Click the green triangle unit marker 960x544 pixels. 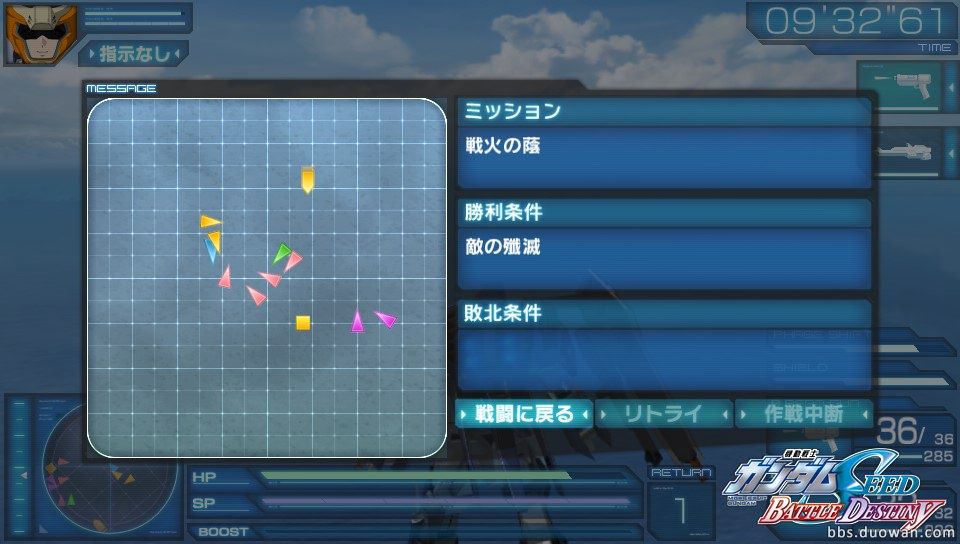coord(282,253)
